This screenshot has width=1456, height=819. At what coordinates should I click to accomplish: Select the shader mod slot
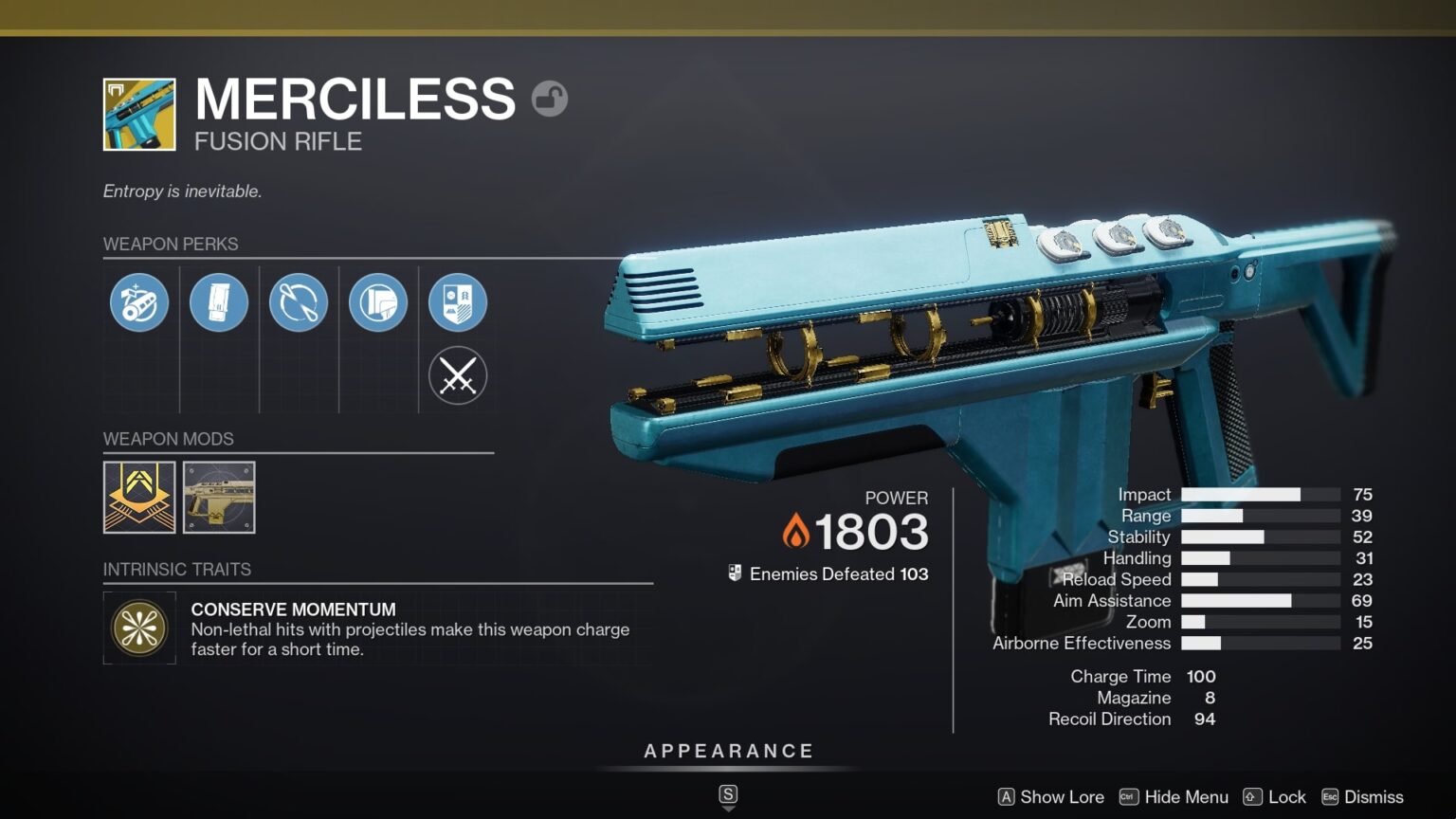pyautogui.click(x=138, y=498)
